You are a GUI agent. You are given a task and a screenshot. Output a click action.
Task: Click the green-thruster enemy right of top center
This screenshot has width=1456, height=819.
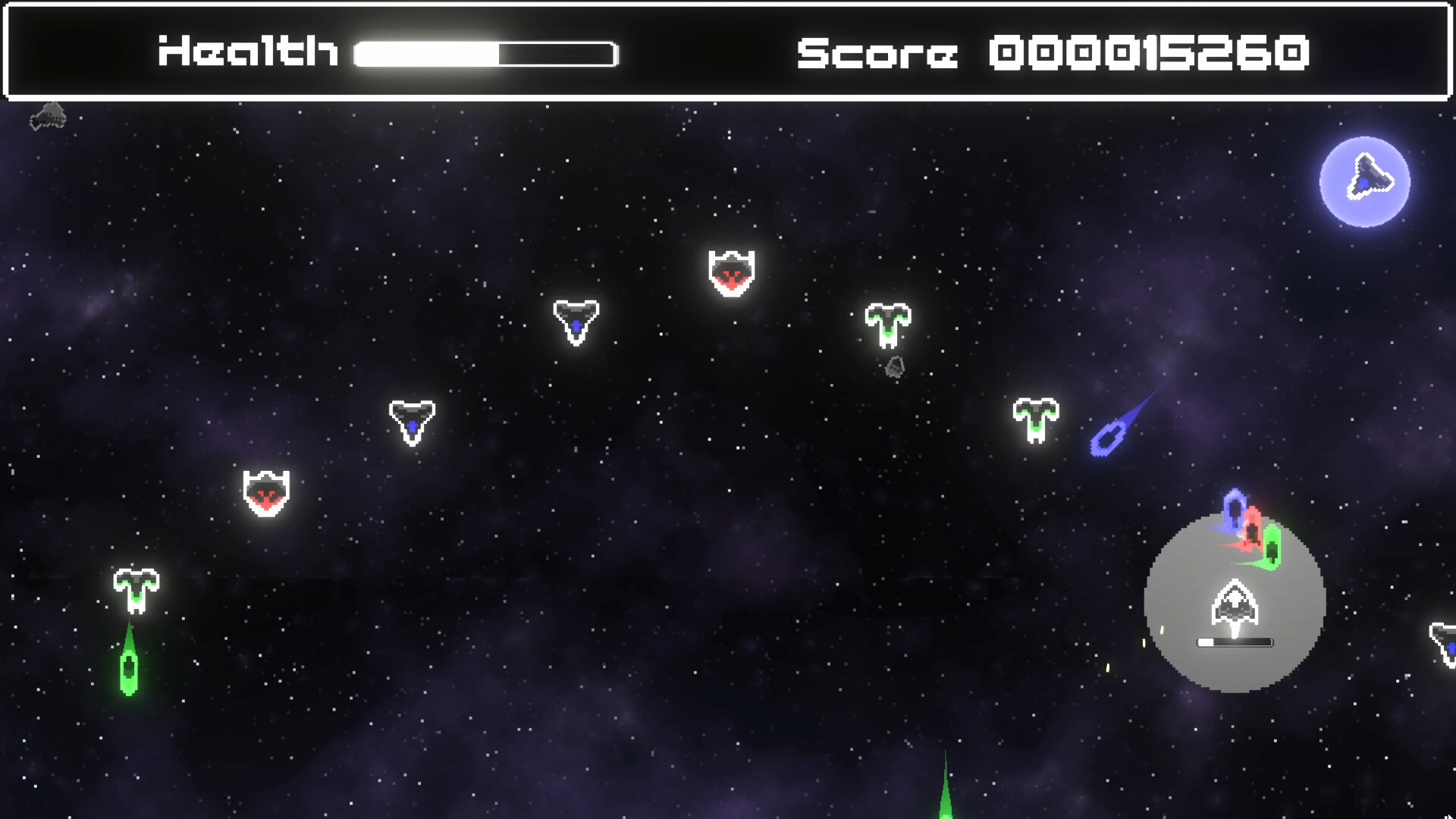tap(887, 325)
